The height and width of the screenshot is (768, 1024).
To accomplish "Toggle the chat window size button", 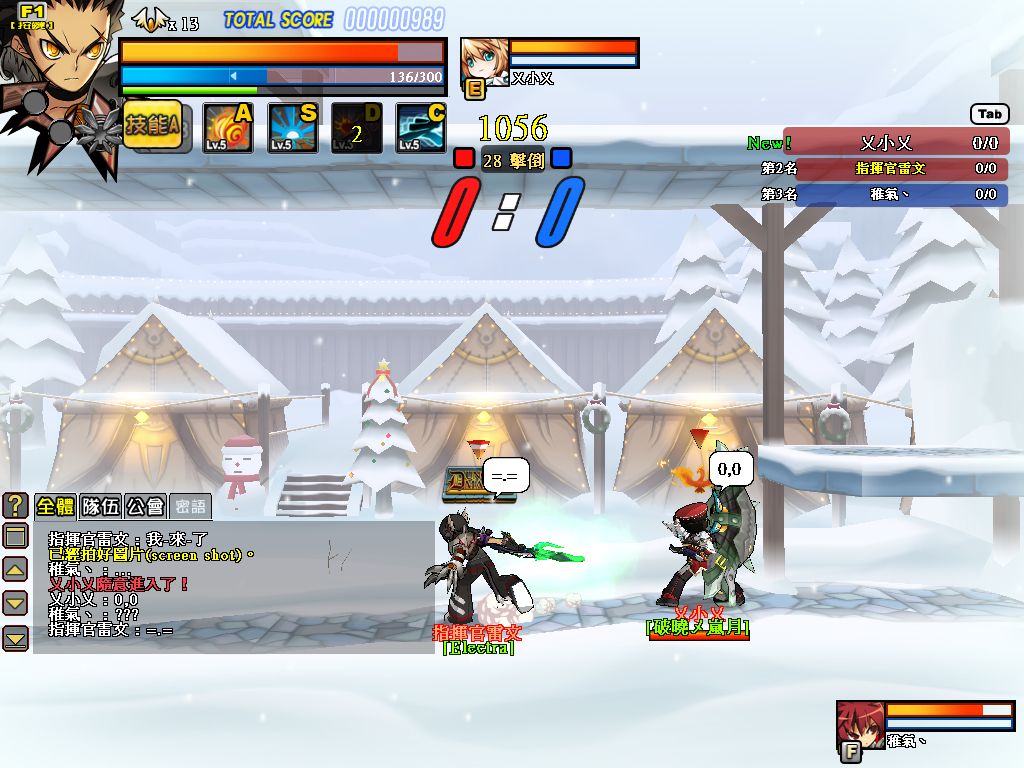I will click(15, 536).
